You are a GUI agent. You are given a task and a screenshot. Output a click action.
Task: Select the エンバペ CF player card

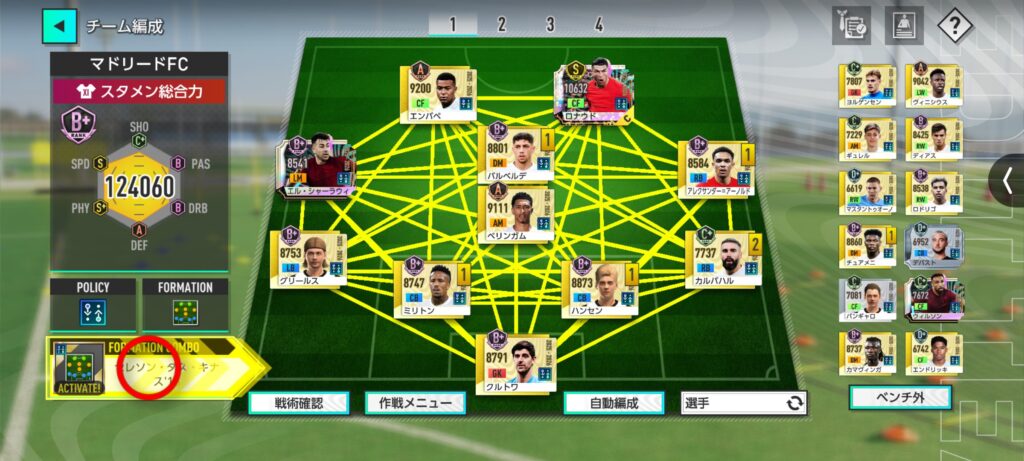pyautogui.click(x=438, y=93)
